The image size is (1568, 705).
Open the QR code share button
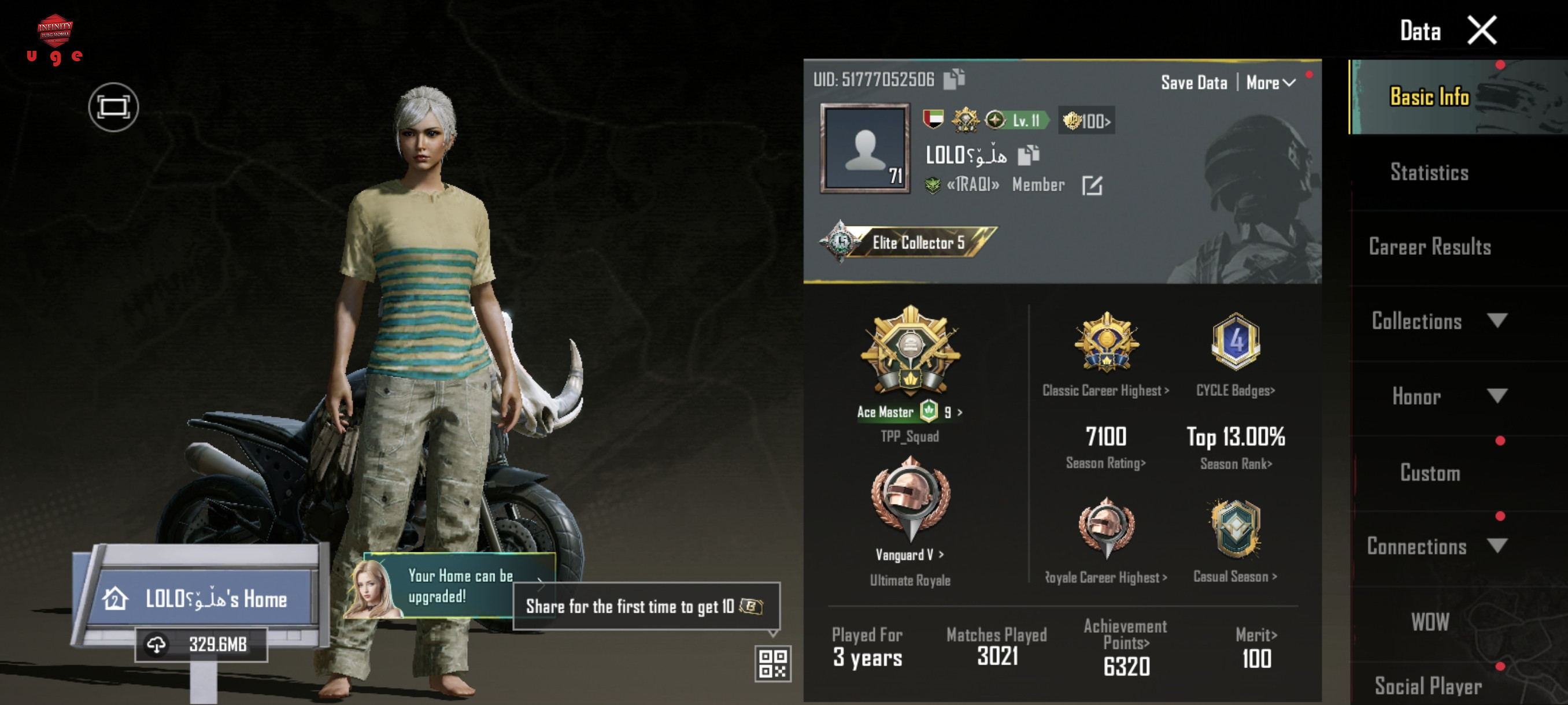click(x=772, y=663)
